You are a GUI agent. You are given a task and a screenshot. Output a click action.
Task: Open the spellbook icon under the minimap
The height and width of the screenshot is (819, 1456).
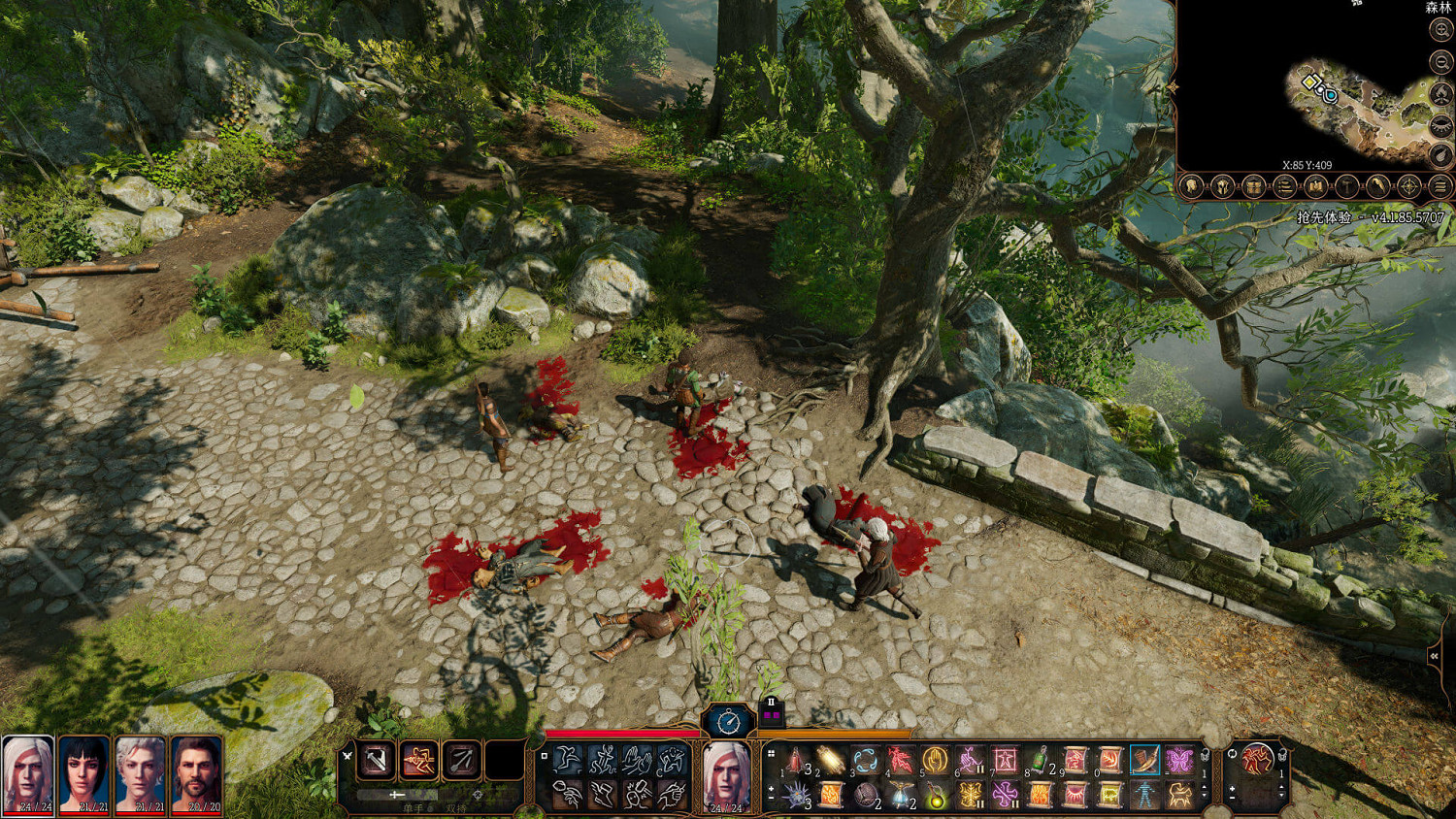(x=1315, y=186)
